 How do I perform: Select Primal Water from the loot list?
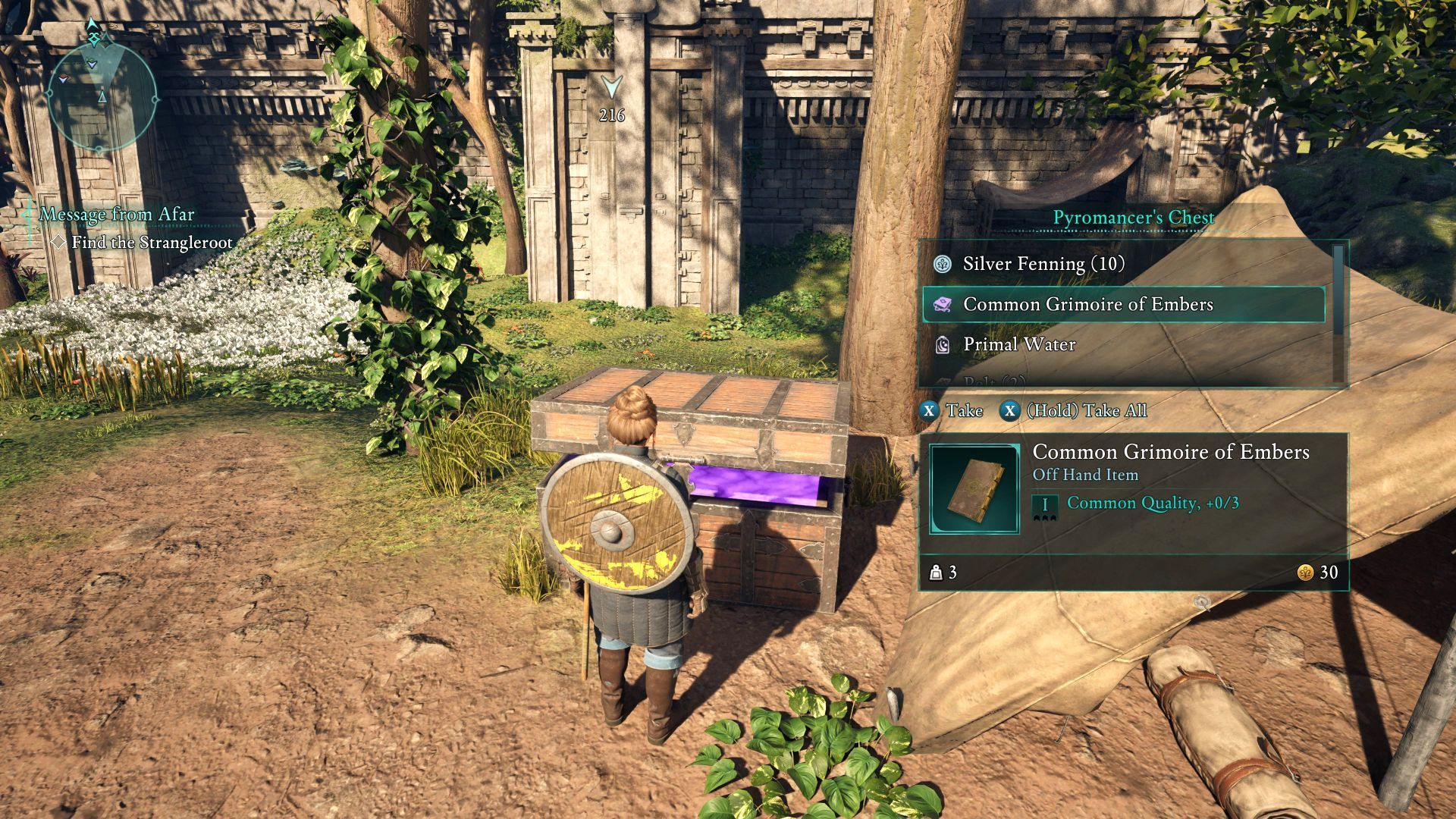pos(1018,345)
